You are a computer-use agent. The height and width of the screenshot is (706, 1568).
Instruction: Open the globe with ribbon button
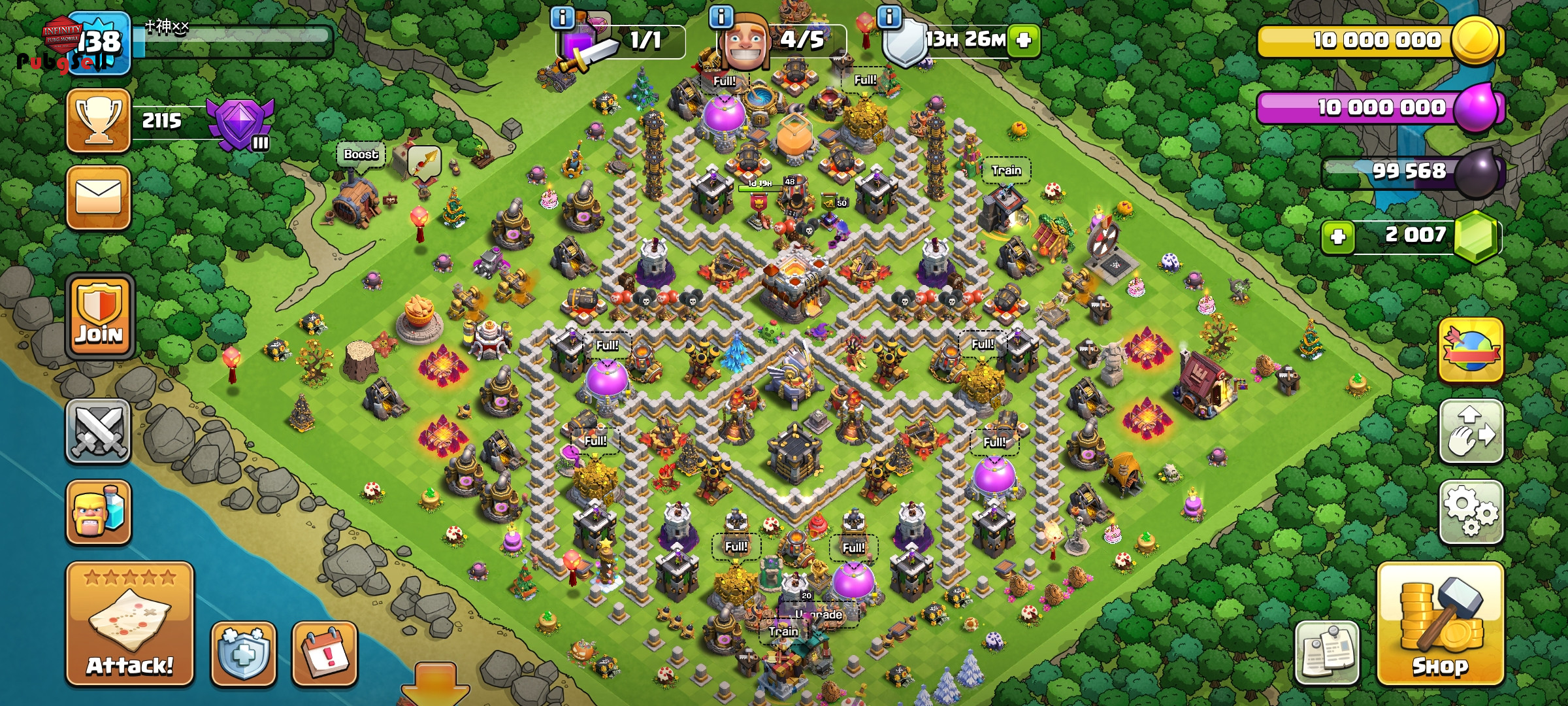[1471, 350]
